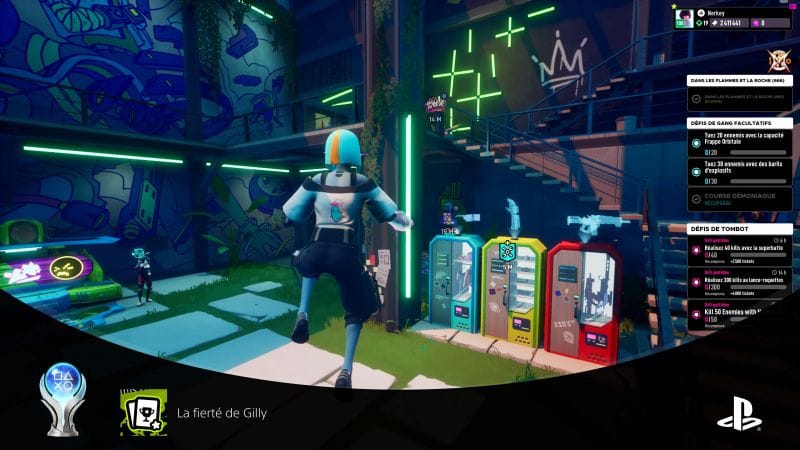Click the La fierté de Gilly trophy thumbnail
Screen dimensions: 800x450
(x=143, y=413)
